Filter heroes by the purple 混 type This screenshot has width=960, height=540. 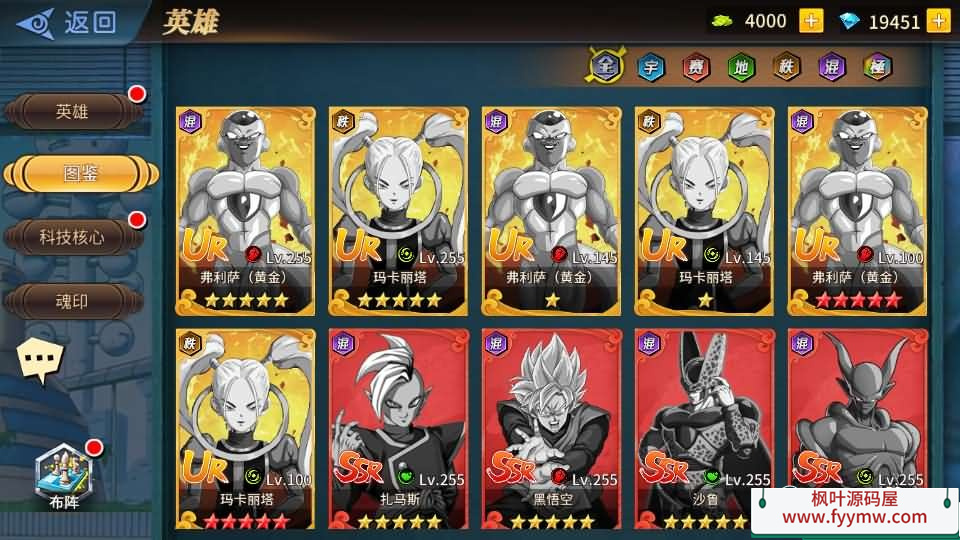tap(831, 67)
